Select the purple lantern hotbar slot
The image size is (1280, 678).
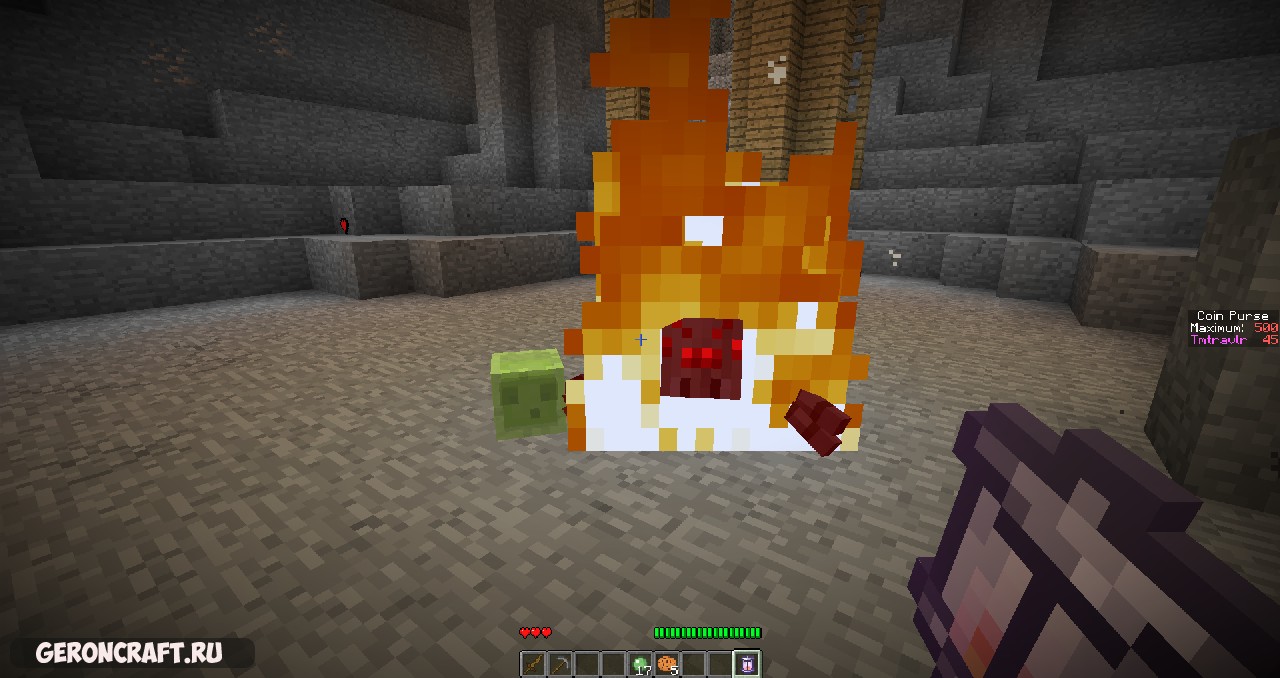pyautogui.click(x=748, y=663)
